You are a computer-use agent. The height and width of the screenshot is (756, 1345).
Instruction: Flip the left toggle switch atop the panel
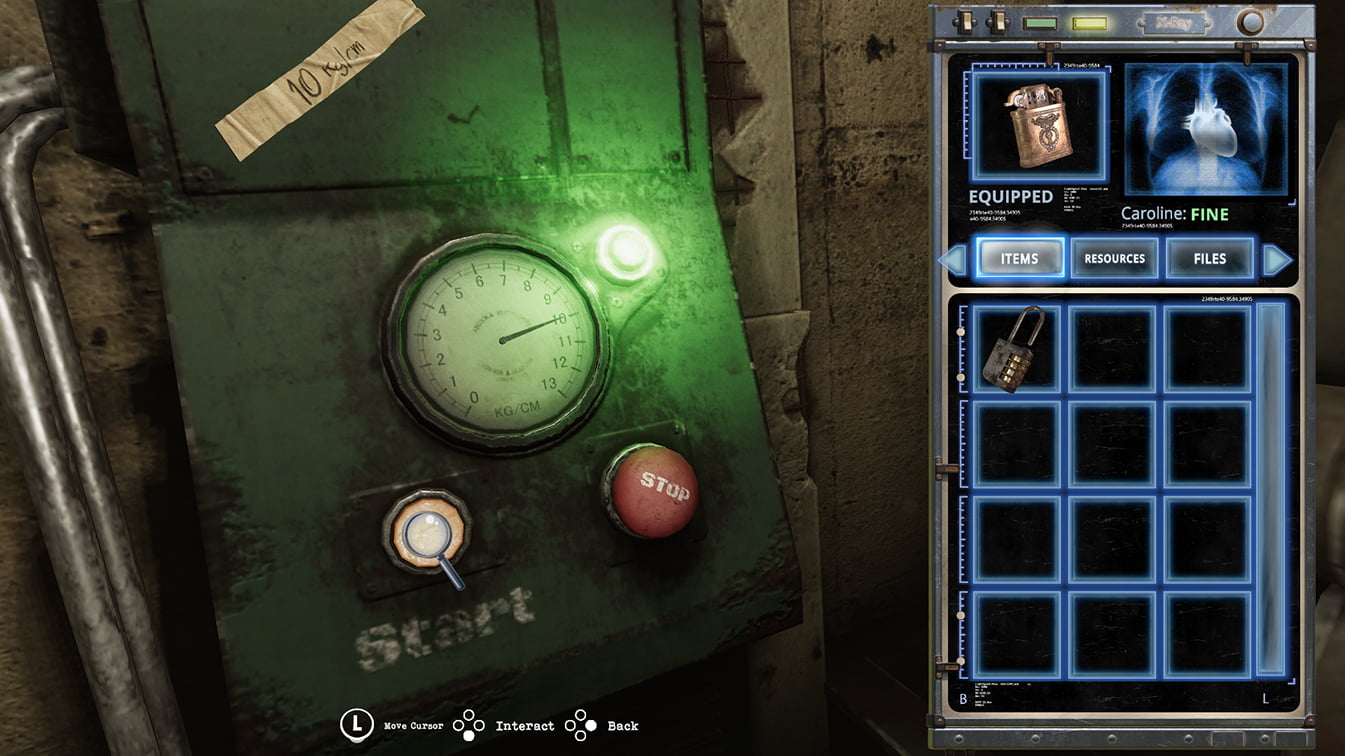(965, 22)
